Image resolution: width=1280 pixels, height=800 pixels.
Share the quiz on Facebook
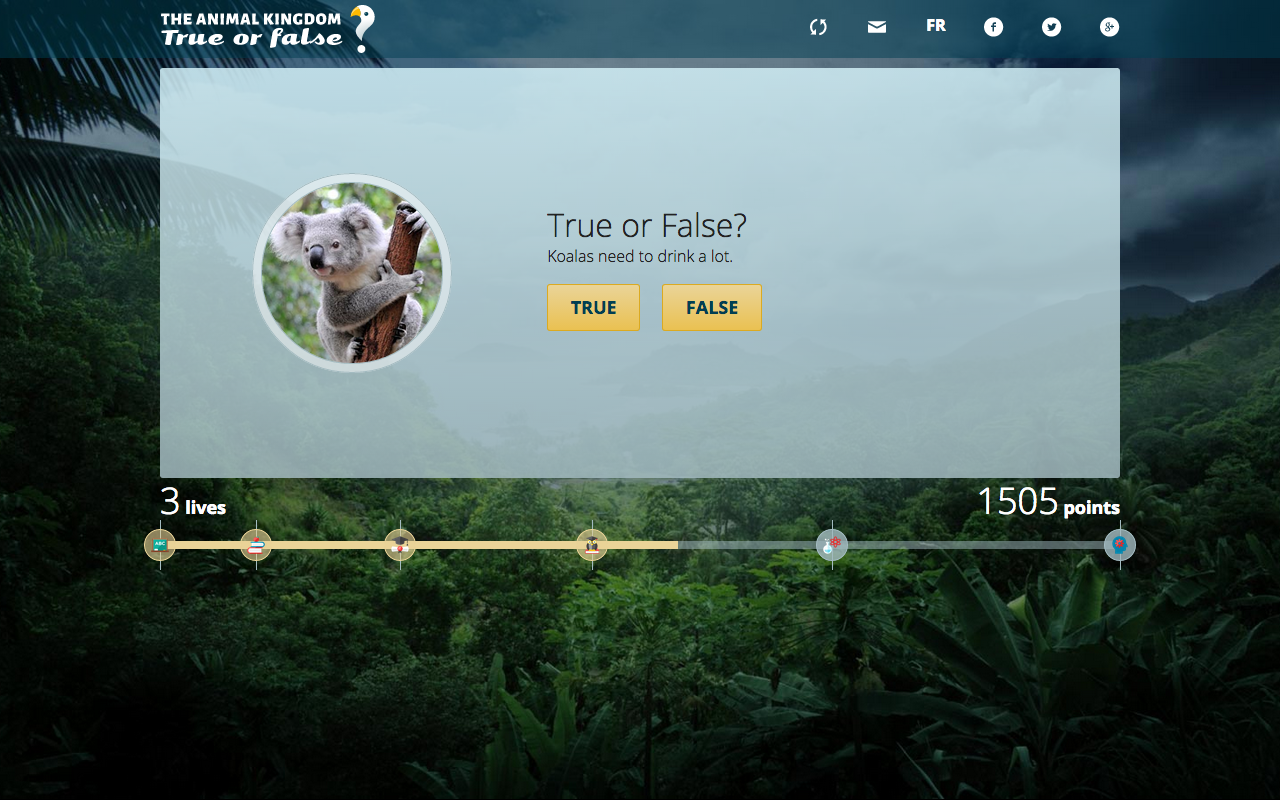pyautogui.click(x=993, y=26)
